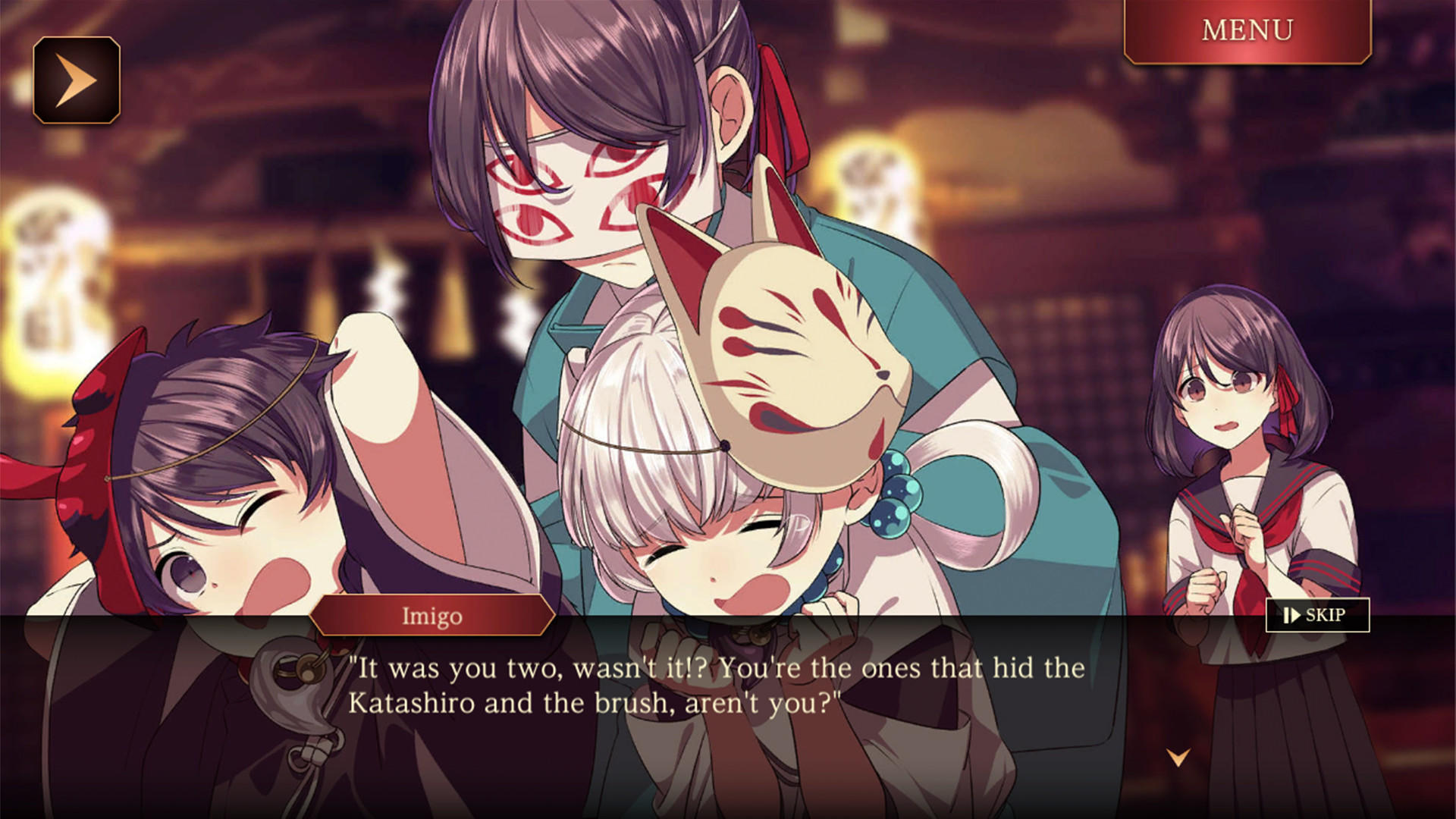Select the play arrow inside the SKIP button
1456x819 pixels.
tap(1297, 614)
